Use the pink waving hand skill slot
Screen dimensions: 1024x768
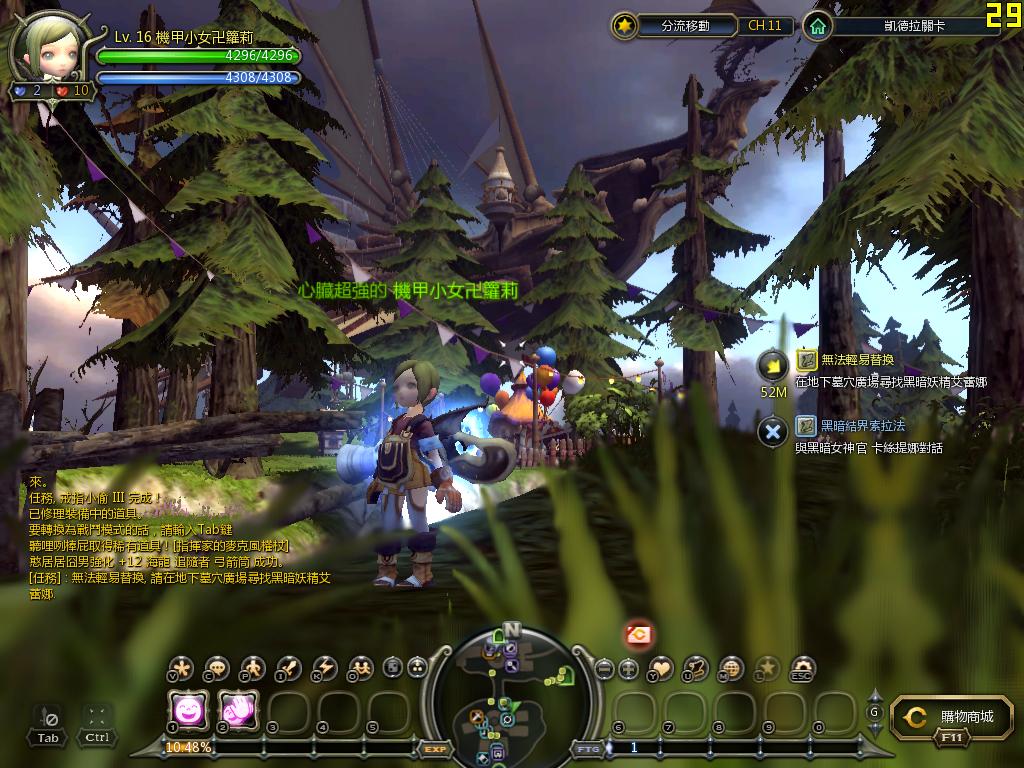click(236, 711)
